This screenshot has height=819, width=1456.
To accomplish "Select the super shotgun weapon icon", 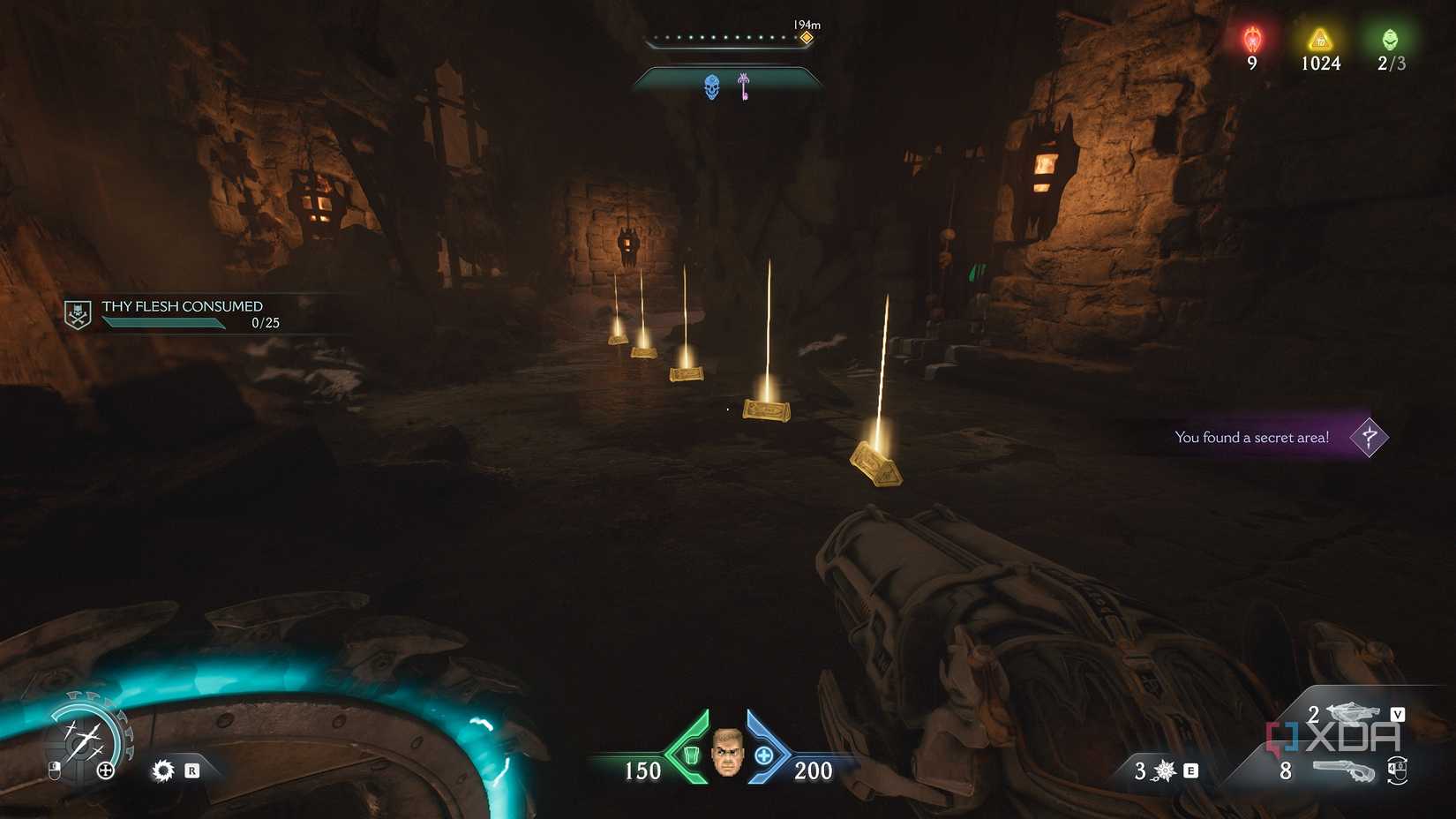I will (1351, 712).
